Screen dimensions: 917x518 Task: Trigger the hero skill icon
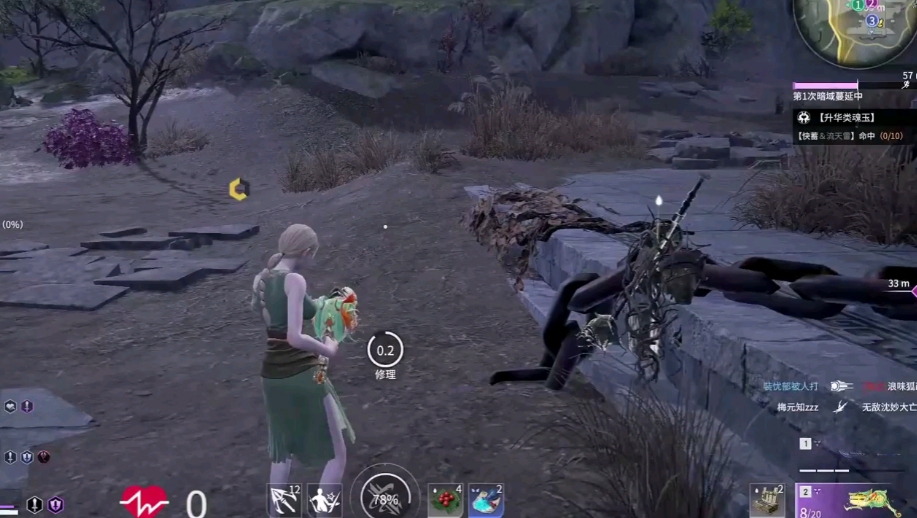[x=326, y=500]
